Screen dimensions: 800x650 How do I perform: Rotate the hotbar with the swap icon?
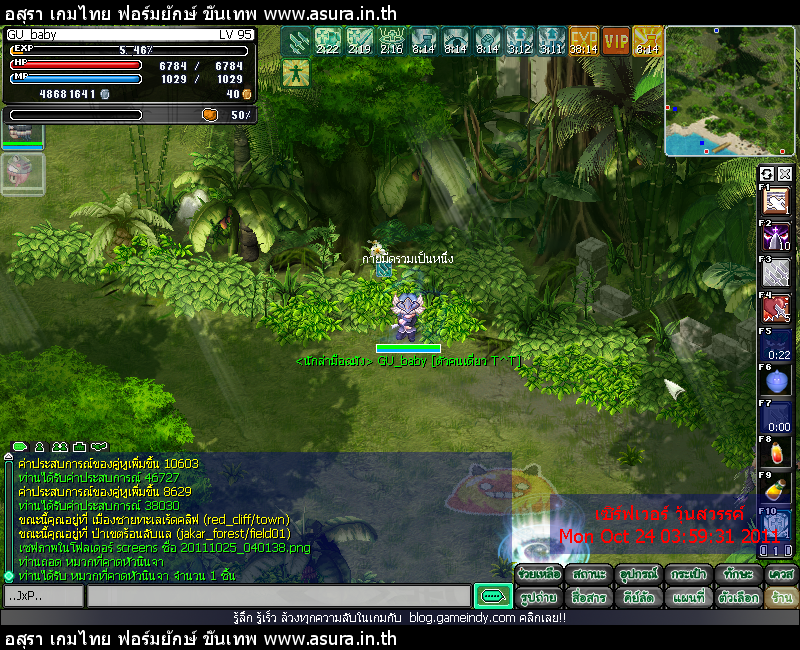click(x=767, y=174)
